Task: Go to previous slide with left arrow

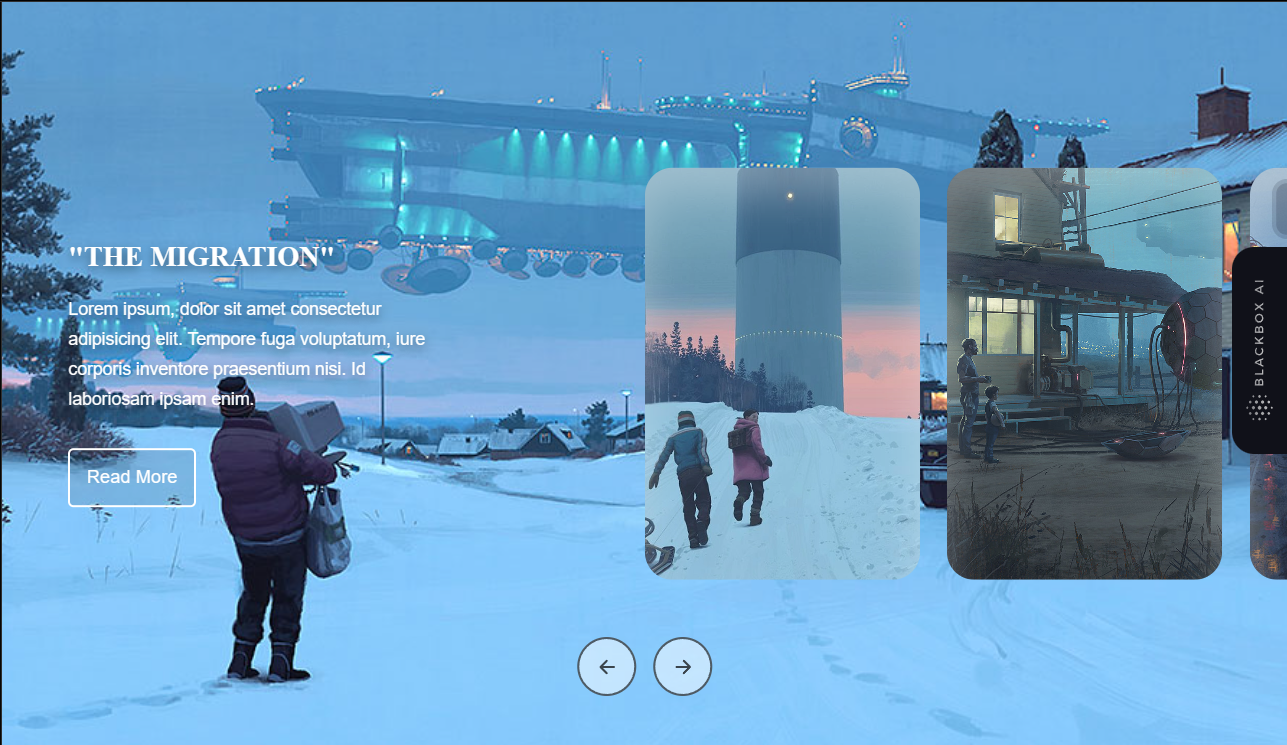Action: (606, 666)
